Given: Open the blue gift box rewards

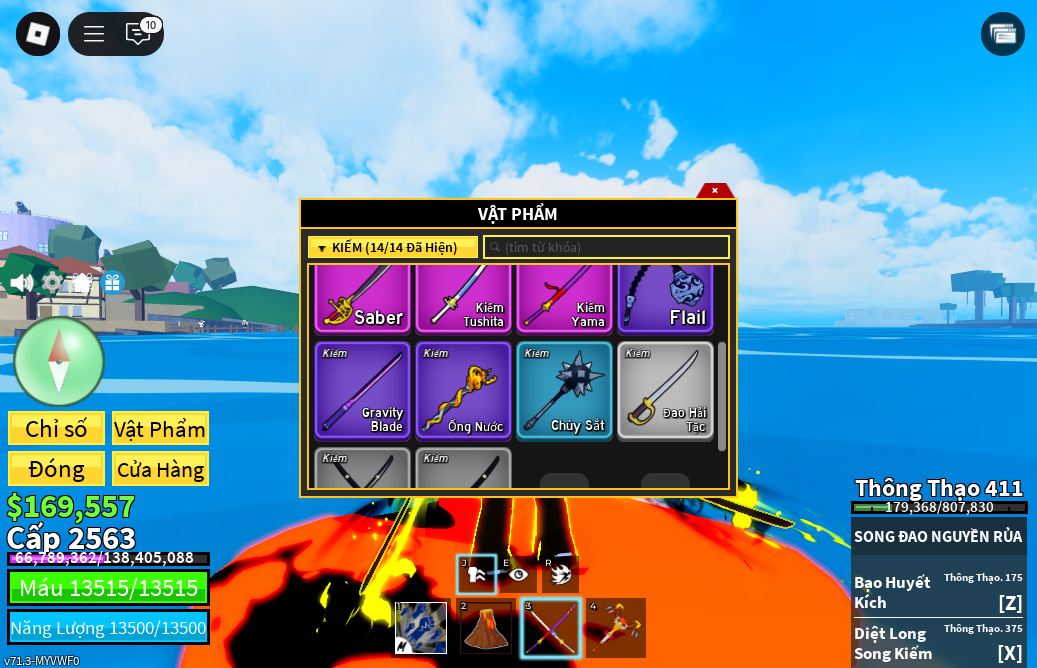Looking at the screenshot, I should [112, 283].
